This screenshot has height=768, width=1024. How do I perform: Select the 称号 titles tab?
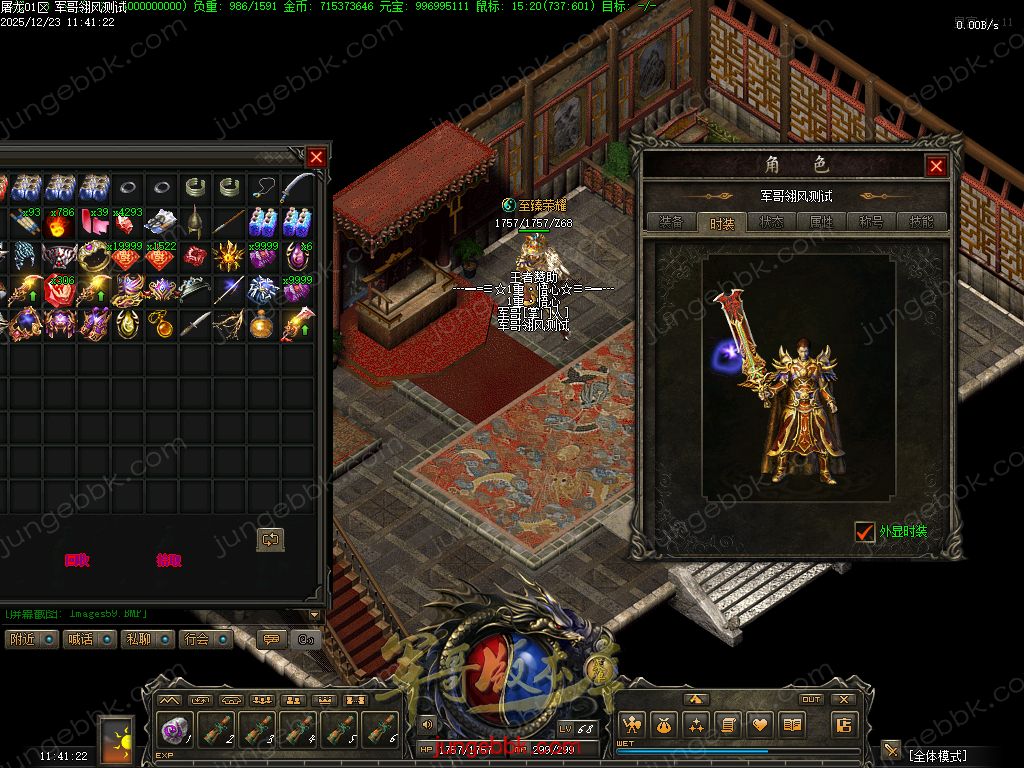[871, 223]
